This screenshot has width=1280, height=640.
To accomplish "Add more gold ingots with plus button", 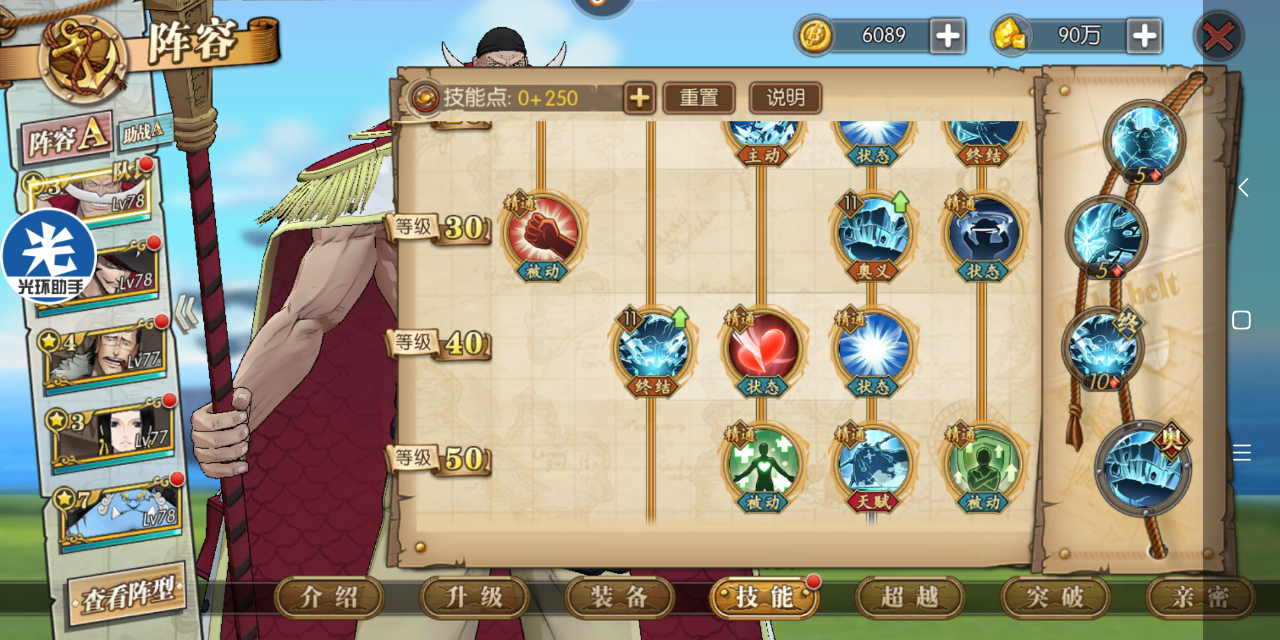I will tap(1144, 37).
